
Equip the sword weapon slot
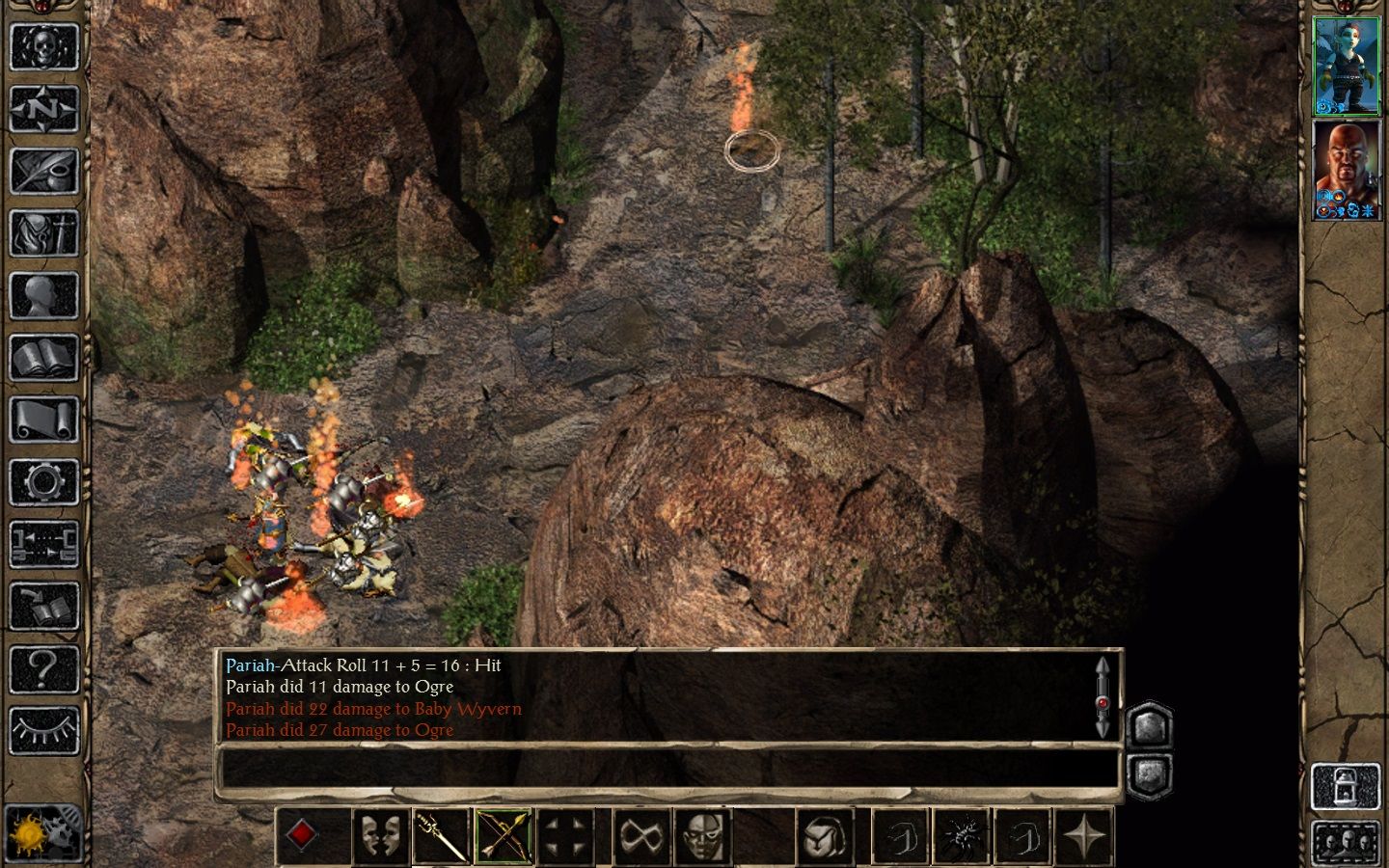pos(441,835)
